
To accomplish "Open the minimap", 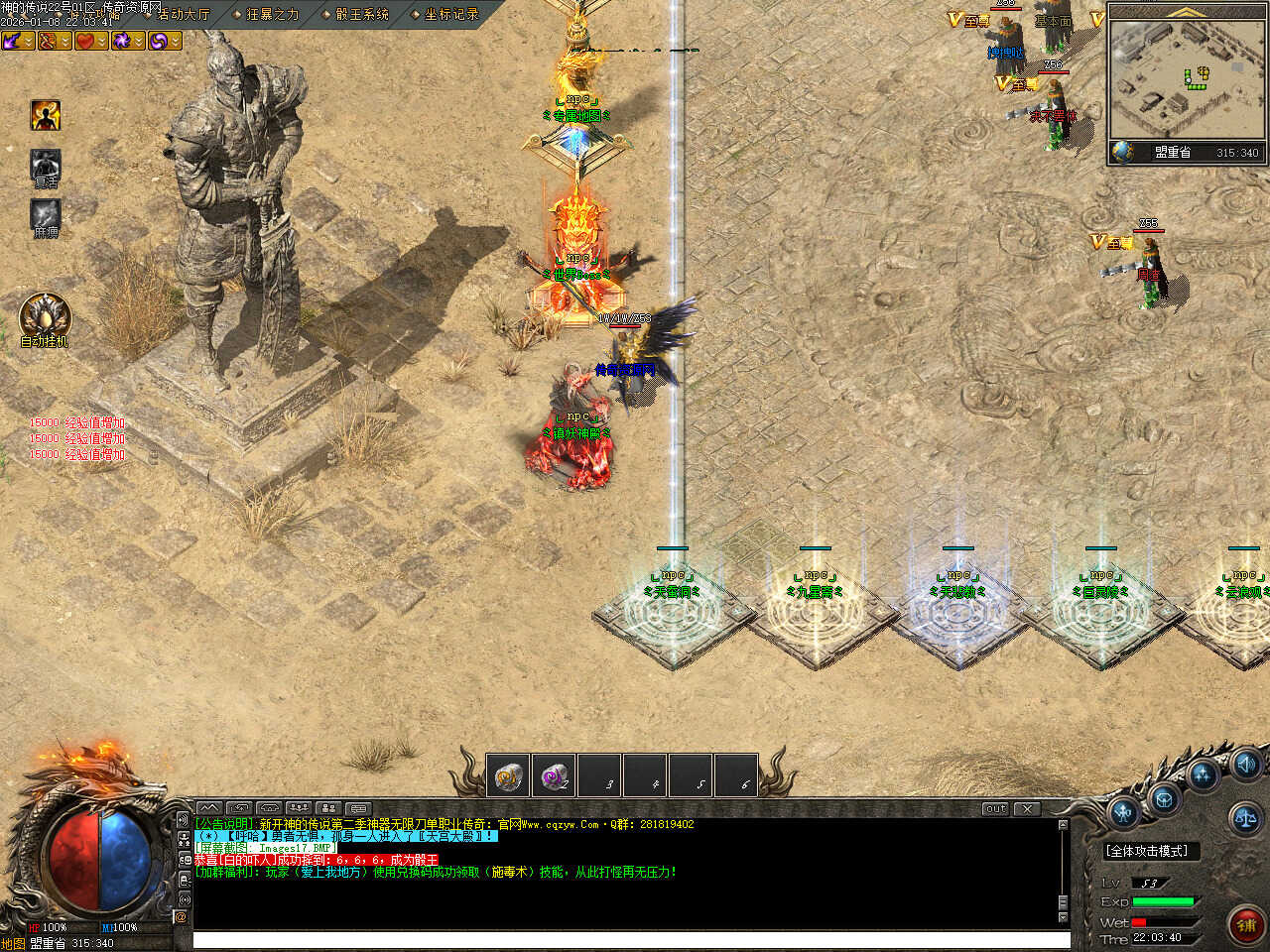I will coord(1187,79).
